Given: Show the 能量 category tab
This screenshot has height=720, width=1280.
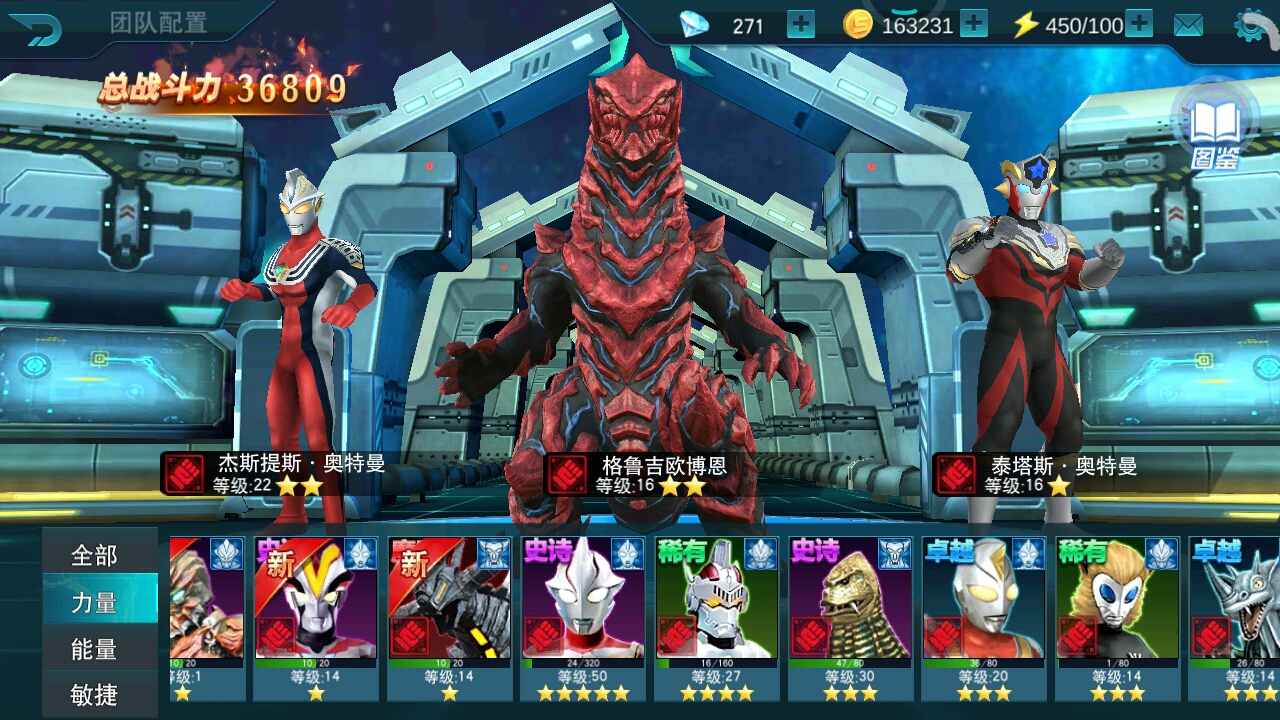Looking at the screenshot, I should click(95, 649).
